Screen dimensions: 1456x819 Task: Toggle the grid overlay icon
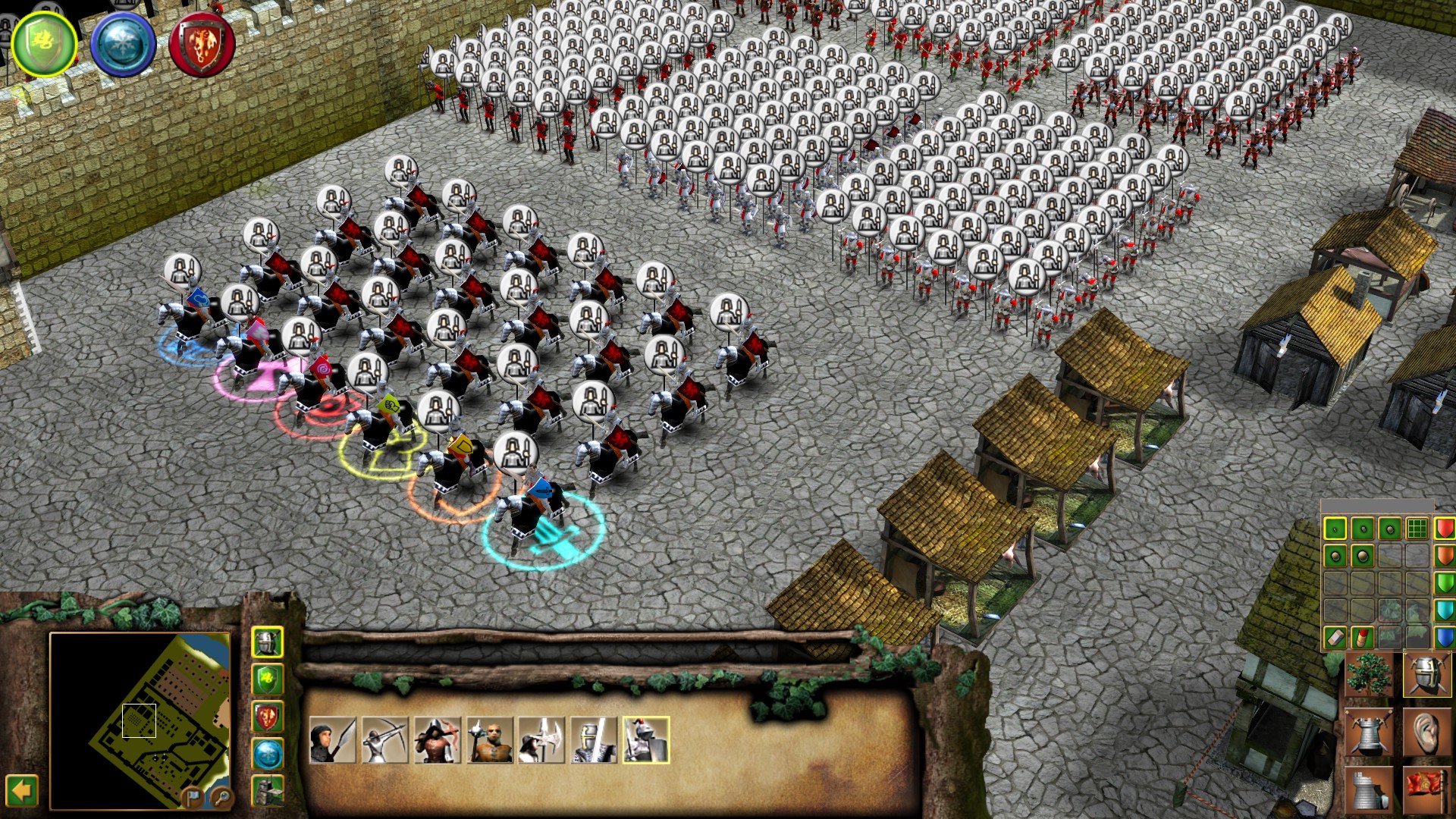(x=1417, y=528)
